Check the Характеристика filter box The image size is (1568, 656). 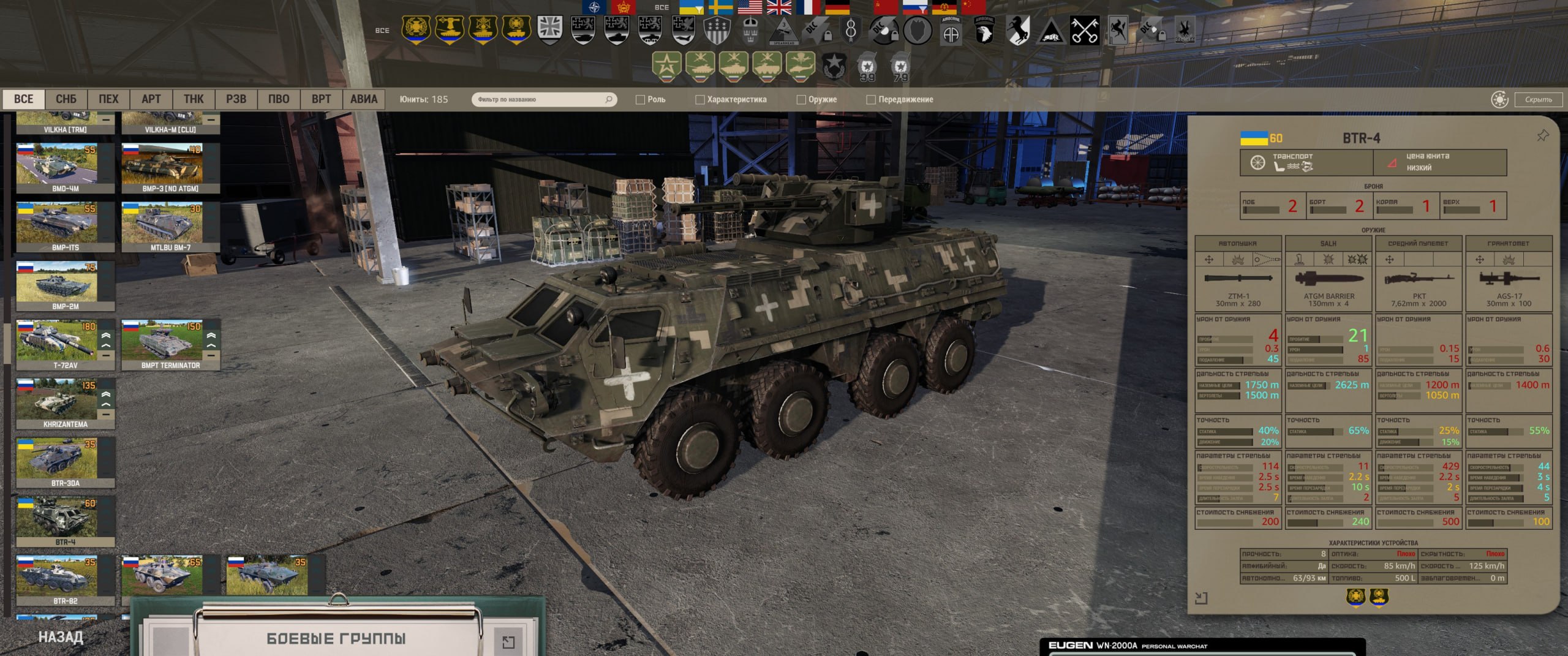coord(699,100)
